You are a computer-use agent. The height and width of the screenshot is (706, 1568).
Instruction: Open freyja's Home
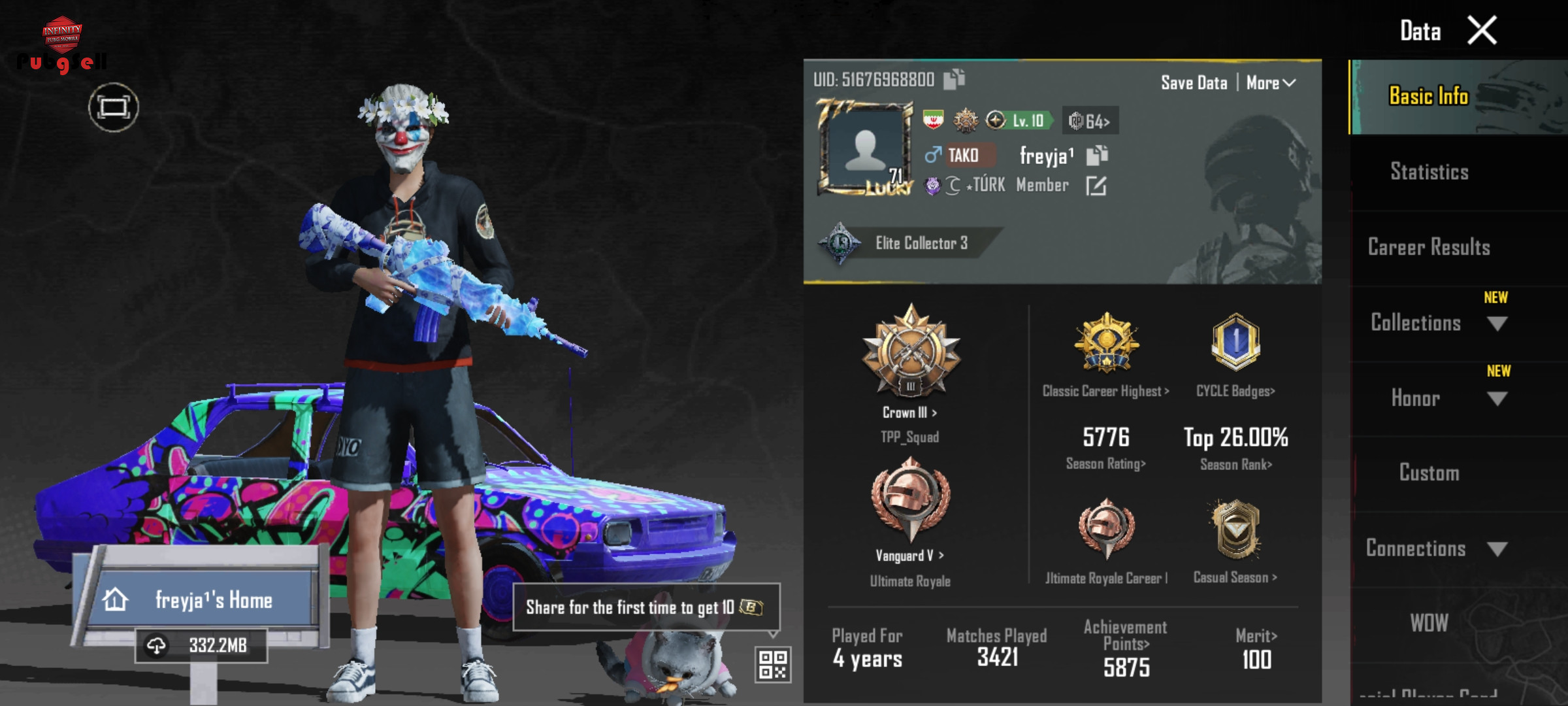203,599
